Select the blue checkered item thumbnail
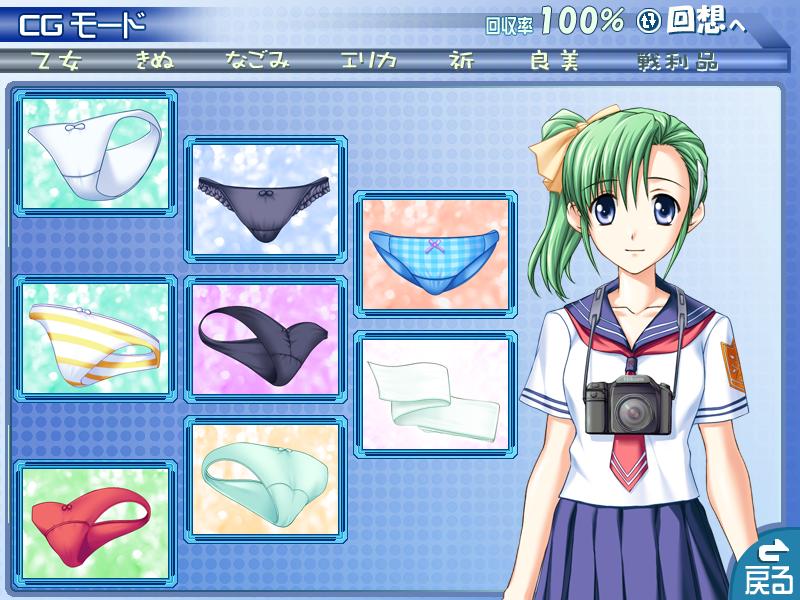800x600 pixels. [x=435, y=254]
